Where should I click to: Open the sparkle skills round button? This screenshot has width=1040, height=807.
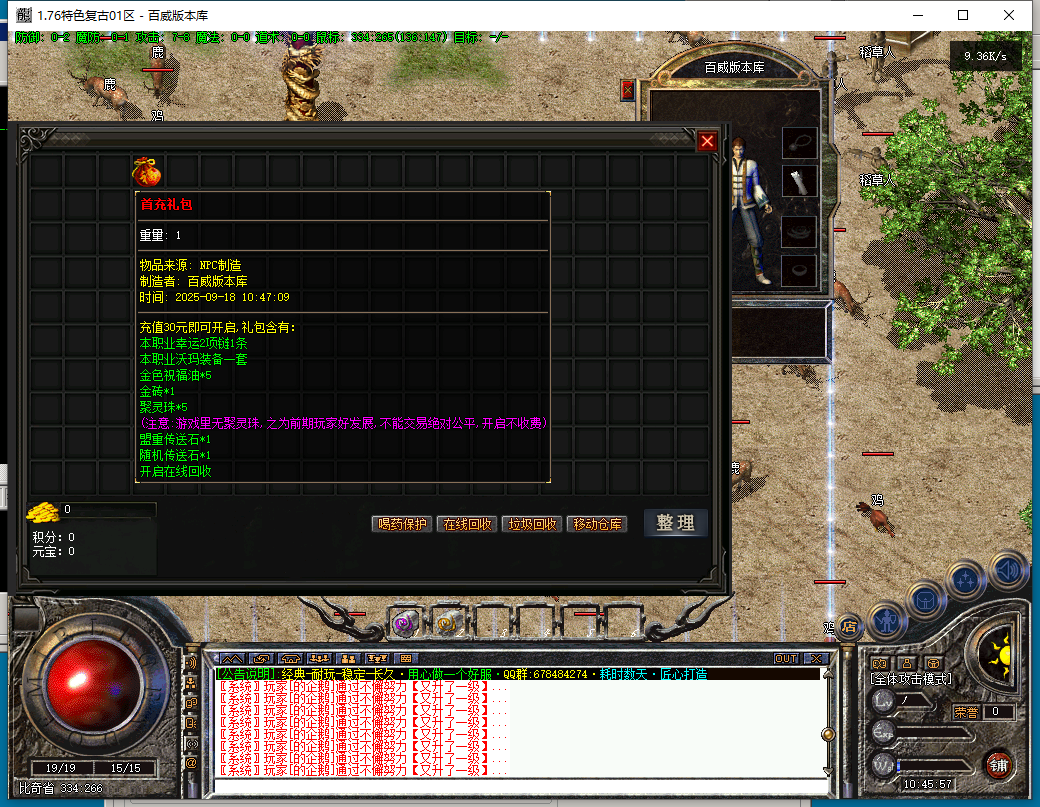coord(966,578)
